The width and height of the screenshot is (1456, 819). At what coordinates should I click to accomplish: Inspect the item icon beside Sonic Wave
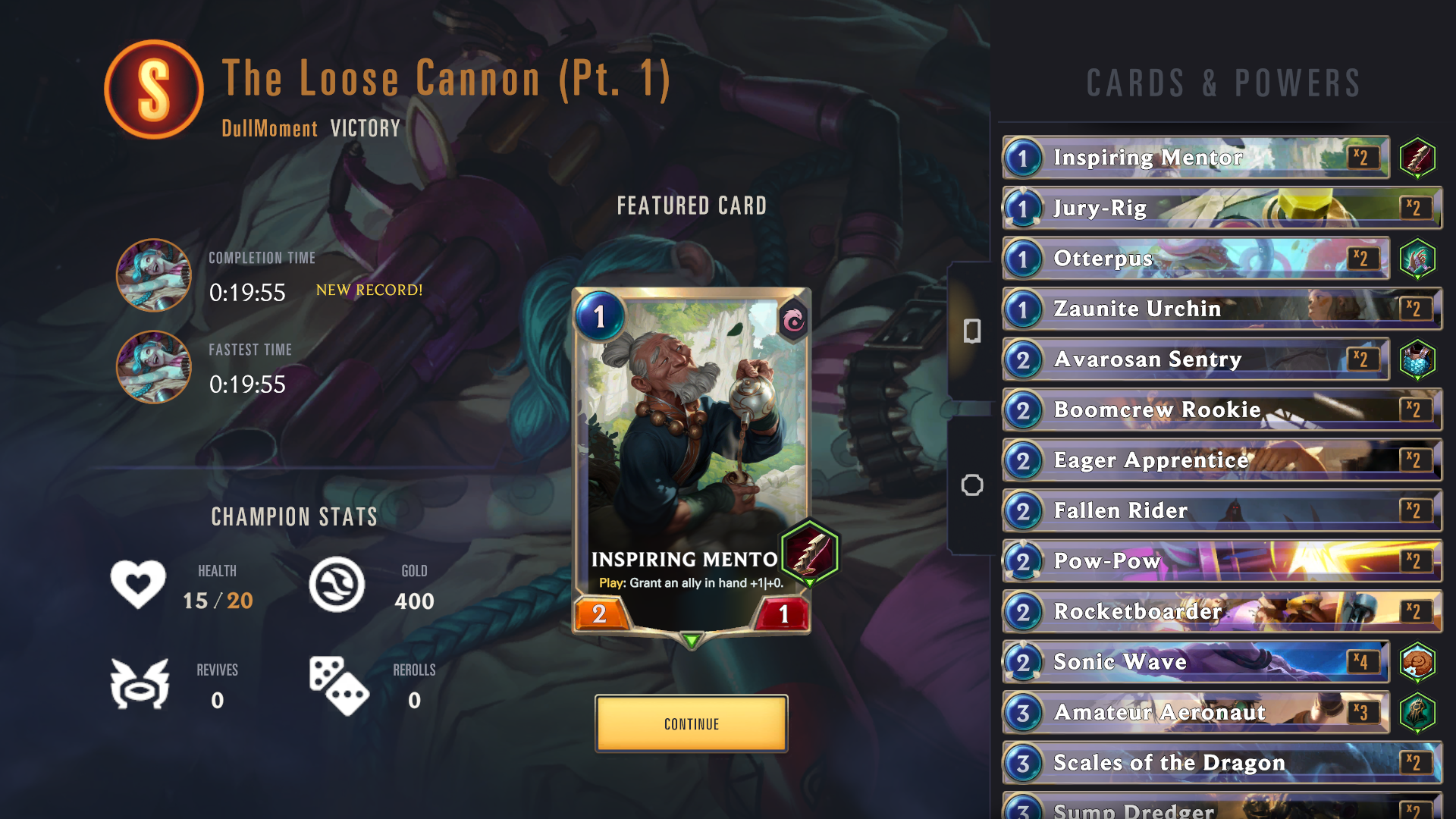(1417, 663)
